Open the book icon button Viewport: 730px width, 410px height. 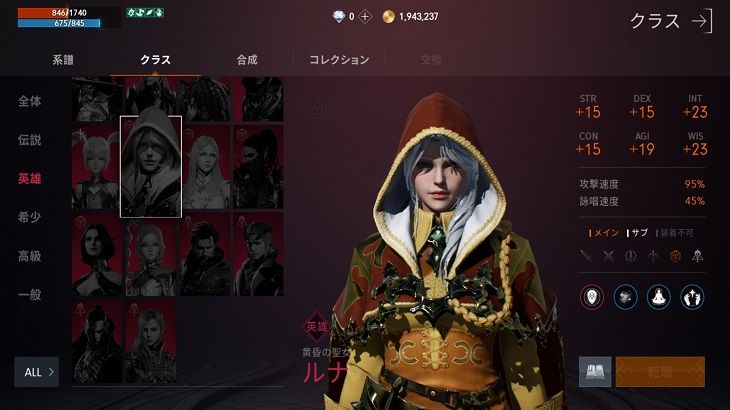(595, 372)
